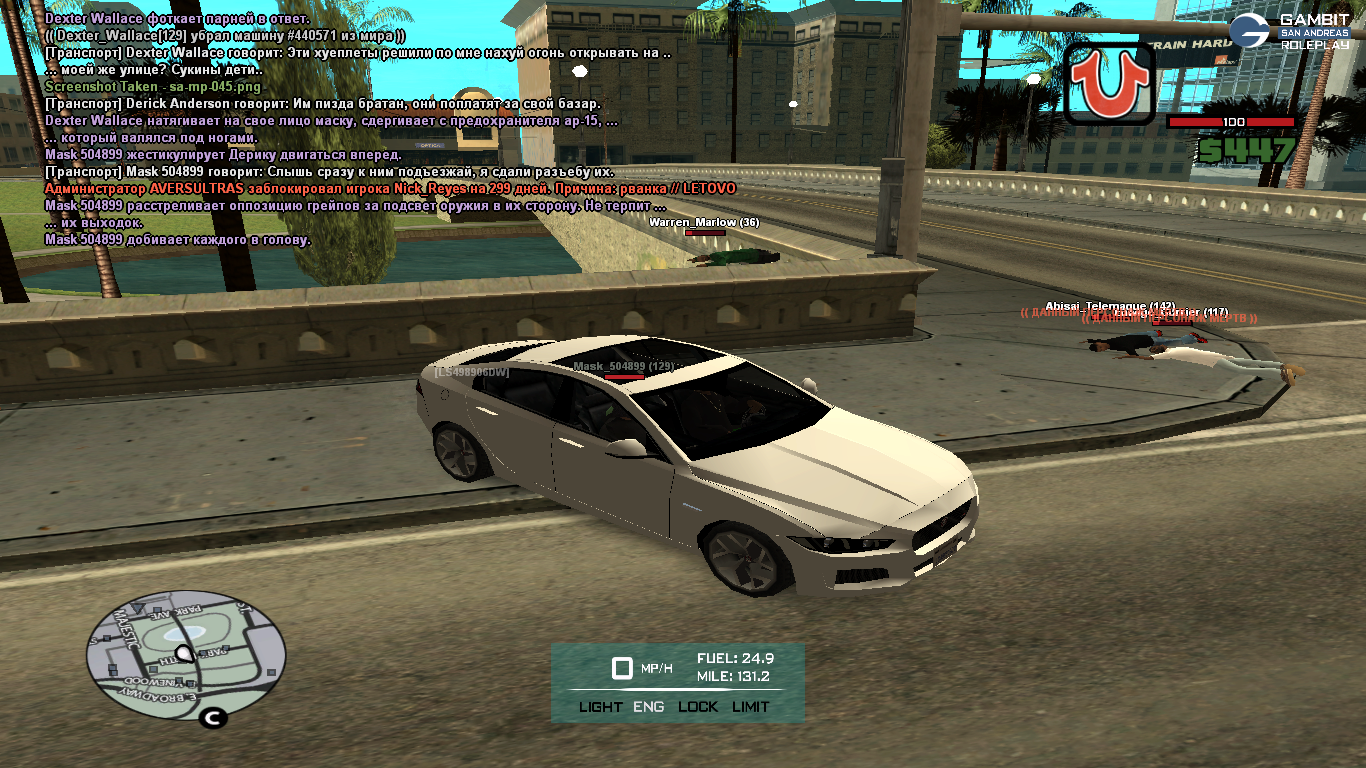Toggle the LOCK door indicator
Viewport: 1366px width, 768px height.
[x=698, y=707]
